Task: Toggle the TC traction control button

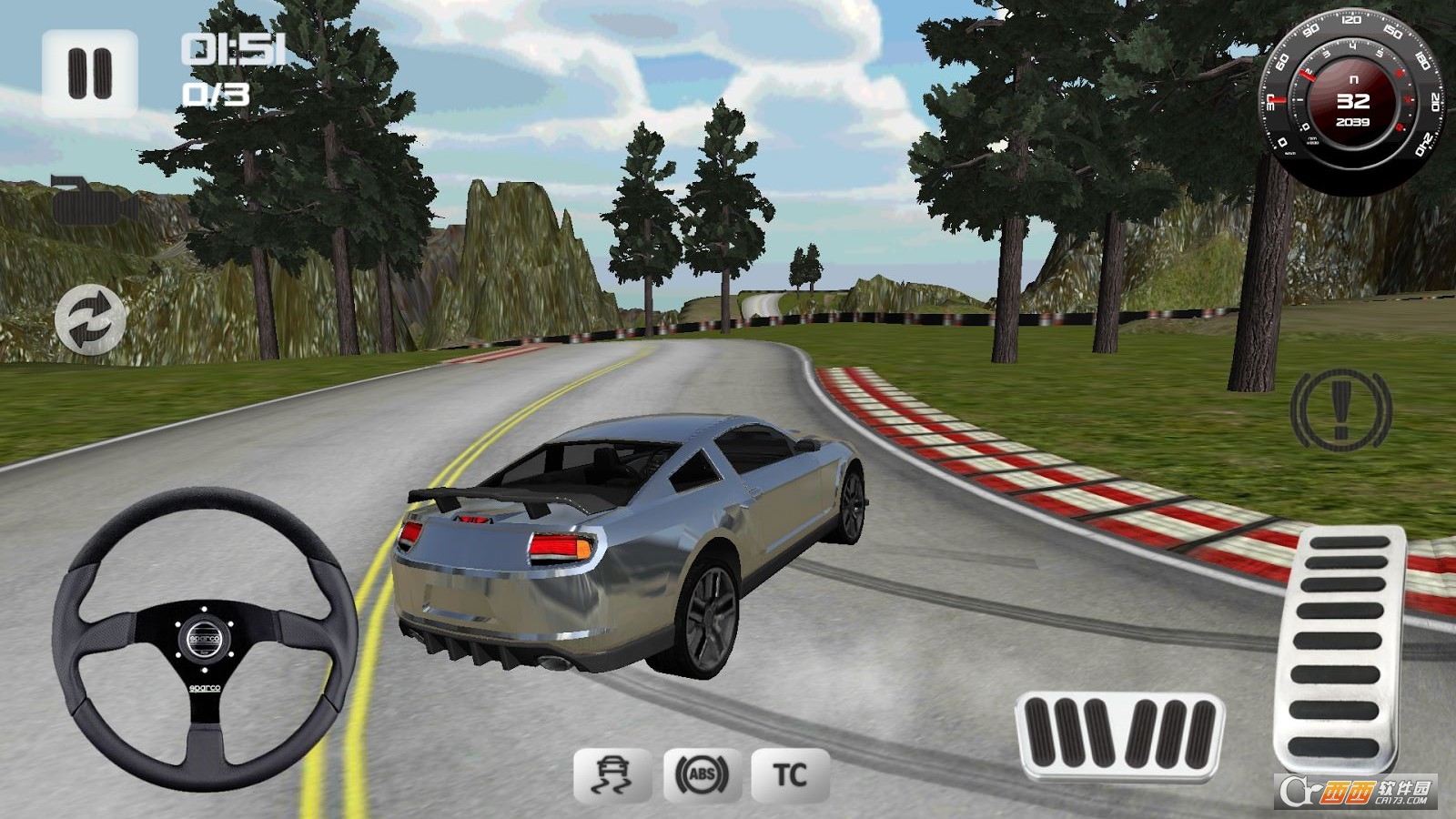Action: (x=790, y=775)
